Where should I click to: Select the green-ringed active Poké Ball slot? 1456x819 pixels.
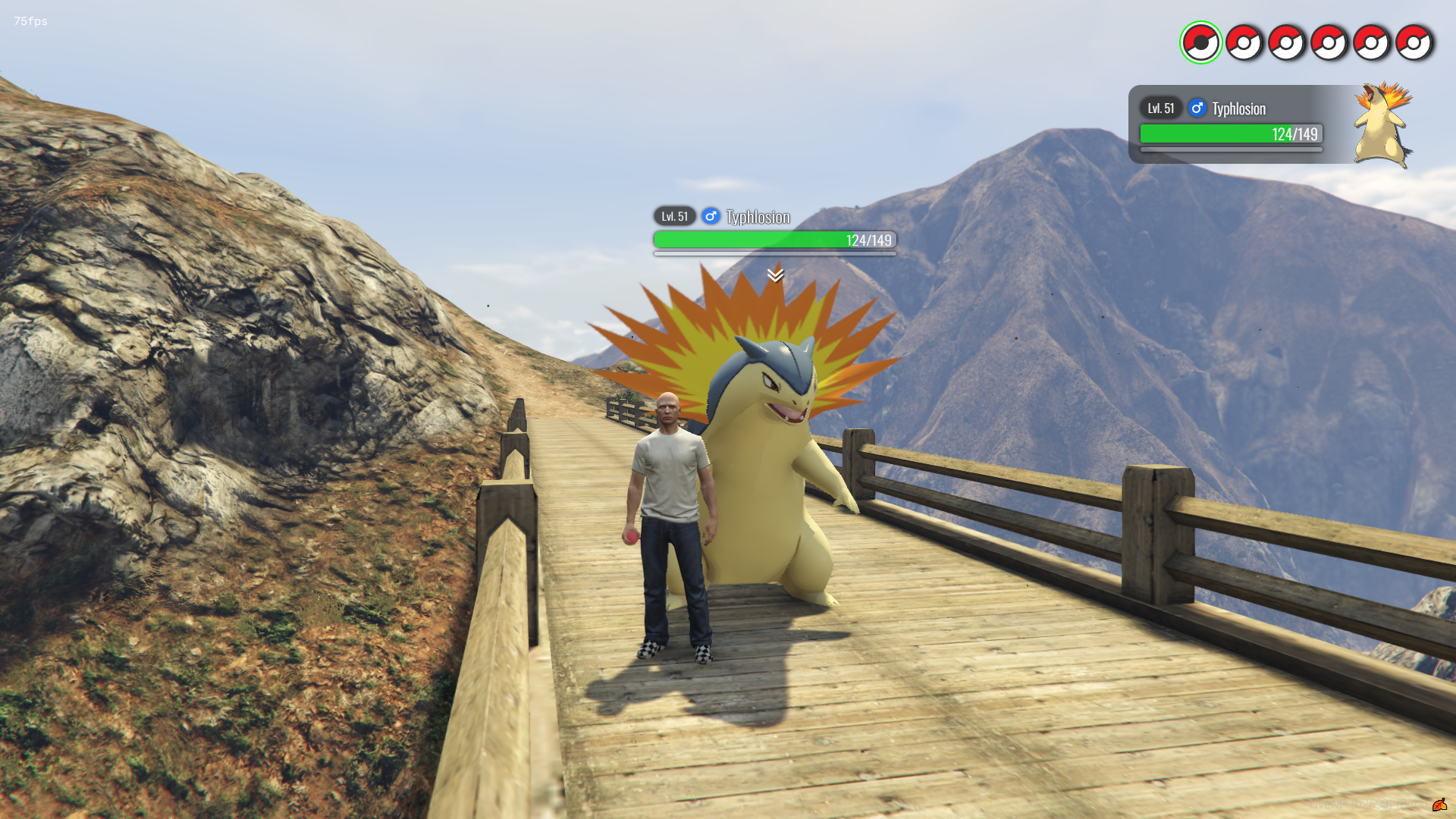tap(1200, 42)
